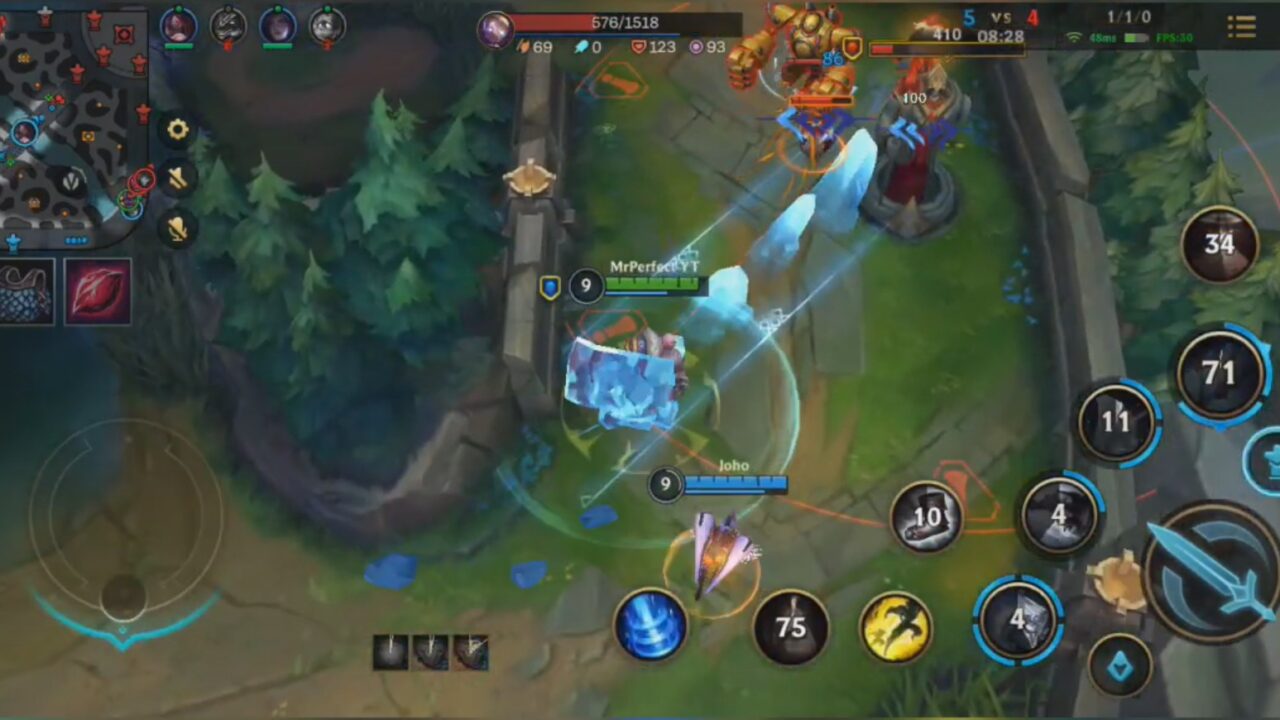Screen dimensions: 1280x720
Task: Tap the ultimate ability showing 71 cooldown
Action: click(x=1219, y=371)
